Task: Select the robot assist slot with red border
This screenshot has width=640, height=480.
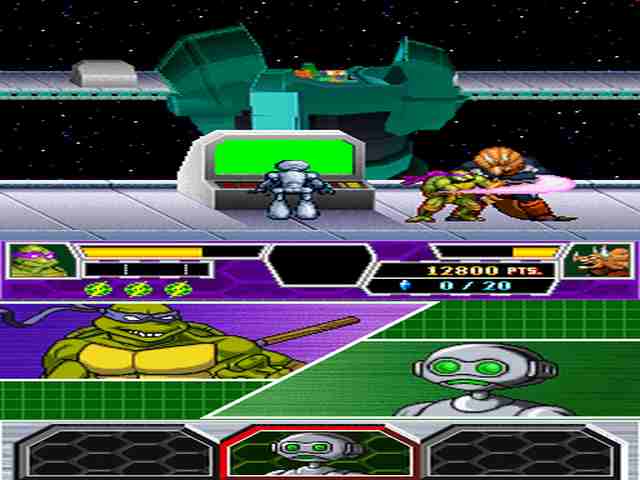Action: point(318,452)
